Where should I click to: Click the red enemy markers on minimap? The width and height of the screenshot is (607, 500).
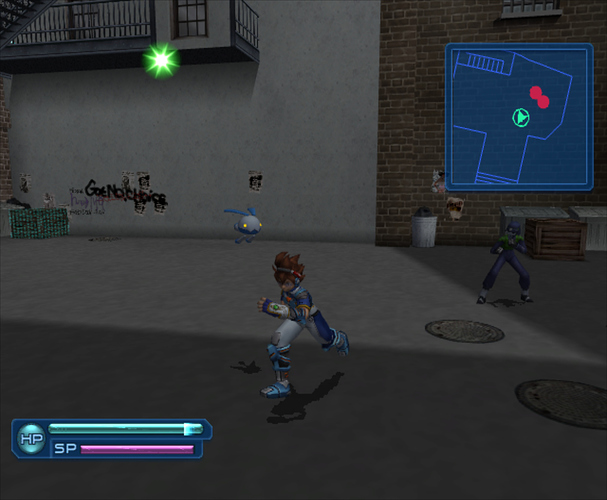click(540, 96)
